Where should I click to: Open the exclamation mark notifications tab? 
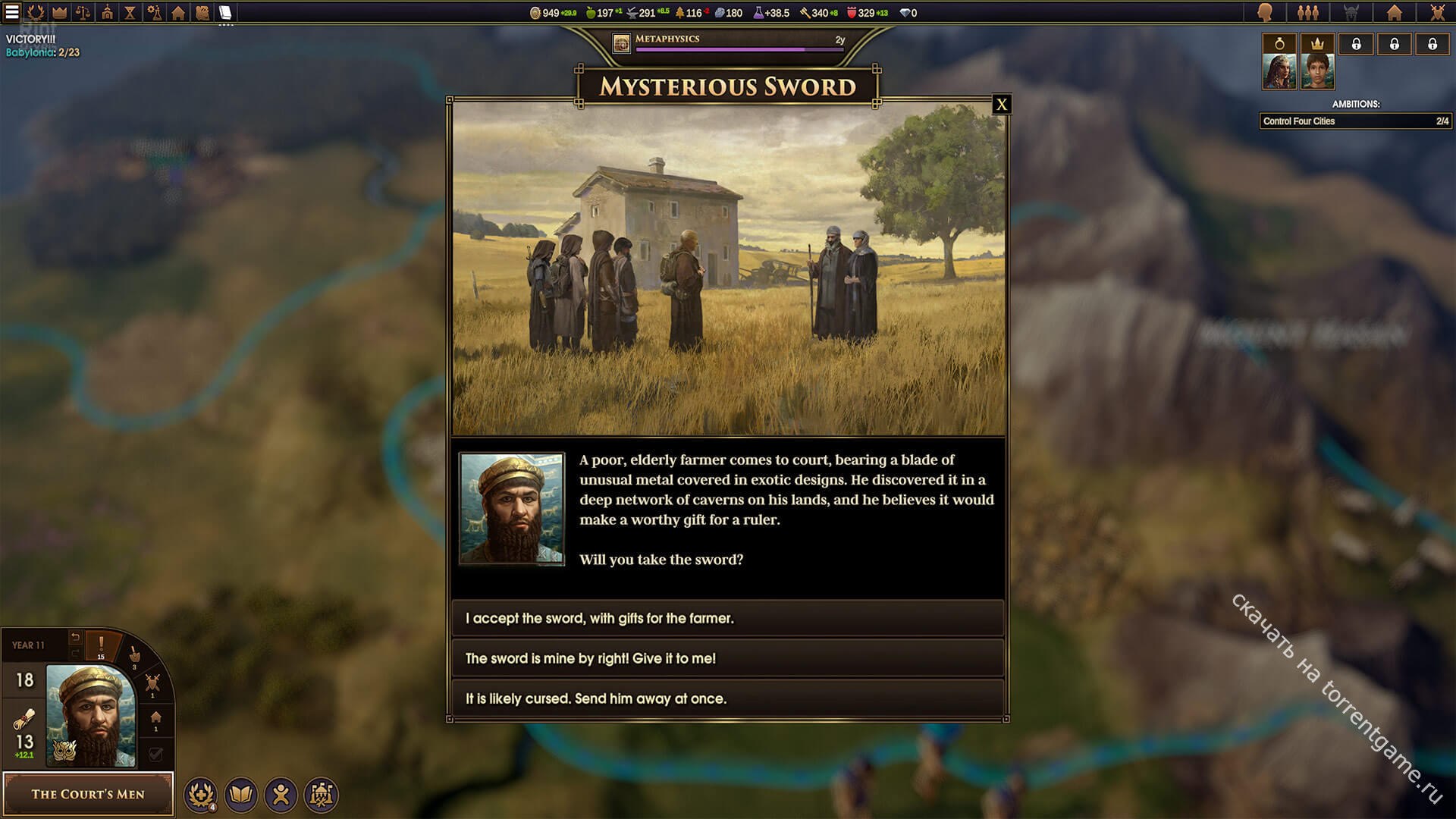(x=101, y=645)
